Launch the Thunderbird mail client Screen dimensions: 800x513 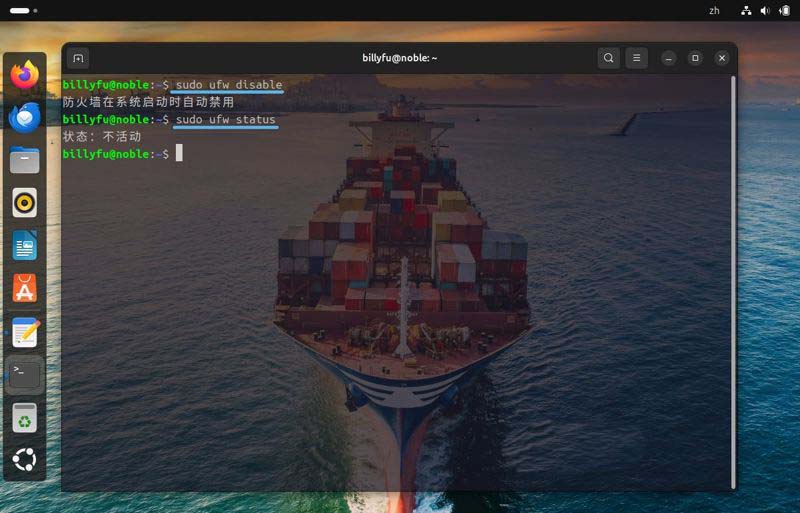pyautogui.click(x=25, y=117)
